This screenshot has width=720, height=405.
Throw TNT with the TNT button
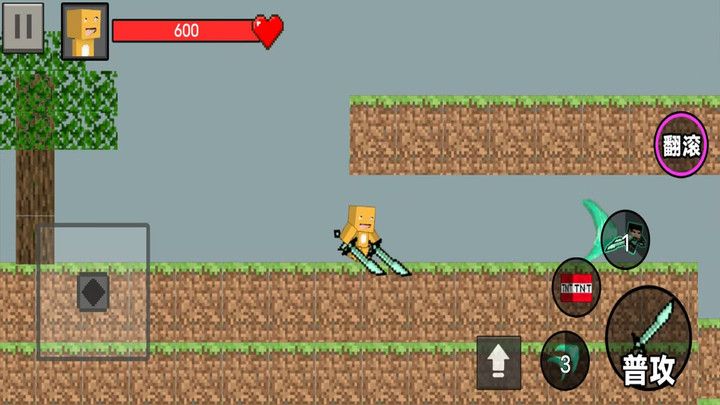point(577,287)
